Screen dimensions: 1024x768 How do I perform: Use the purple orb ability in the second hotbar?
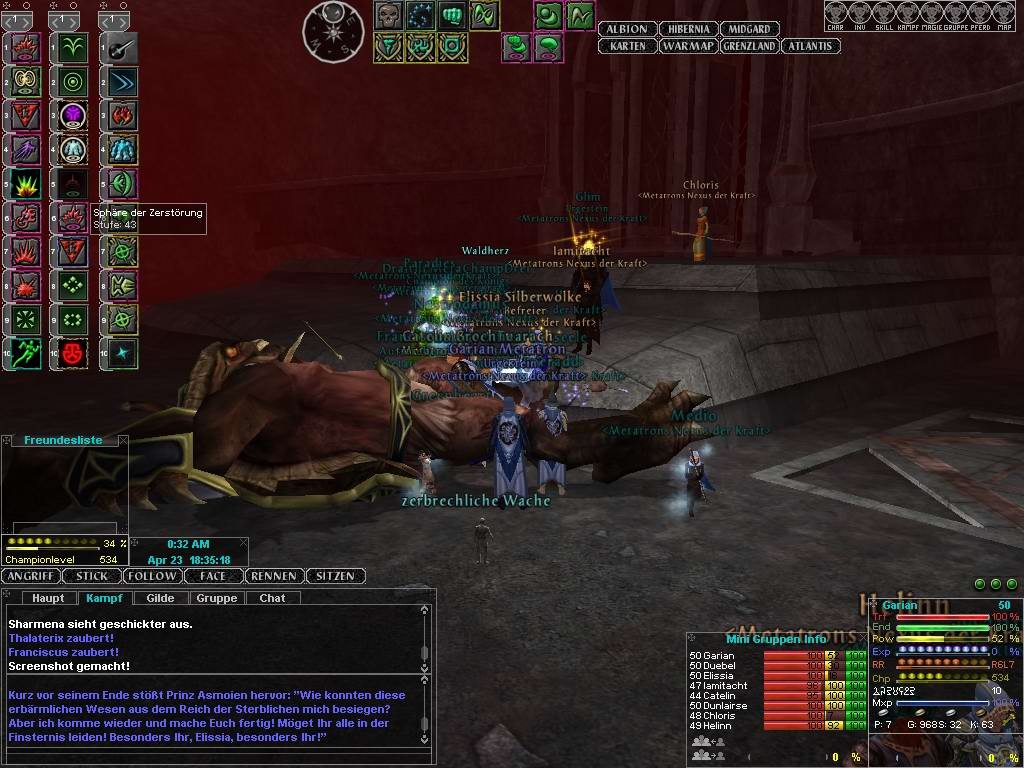click(74, 115)
